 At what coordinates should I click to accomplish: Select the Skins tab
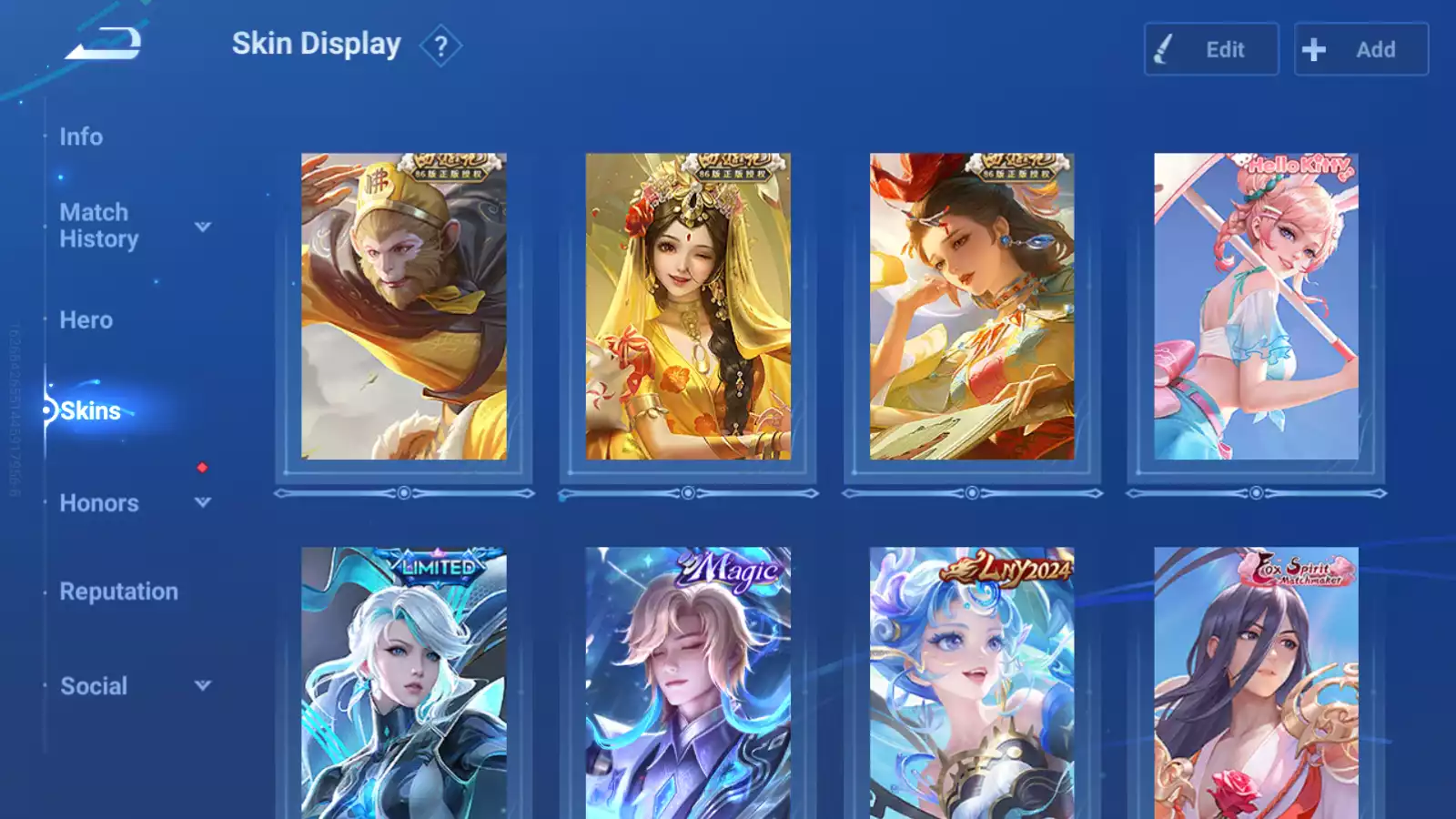[x=90, y=411]
